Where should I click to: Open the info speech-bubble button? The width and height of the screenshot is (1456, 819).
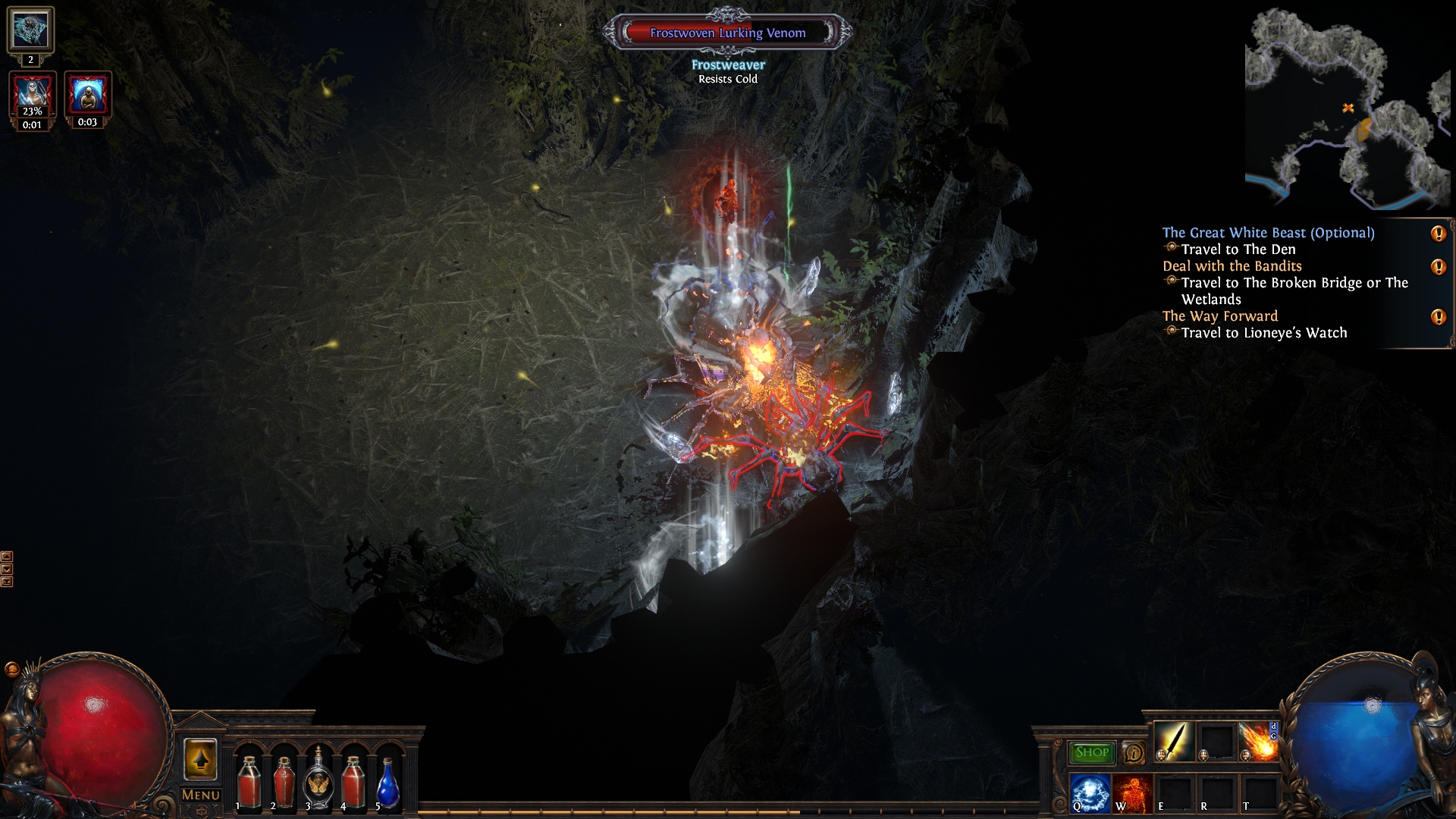click(1134, 753)
